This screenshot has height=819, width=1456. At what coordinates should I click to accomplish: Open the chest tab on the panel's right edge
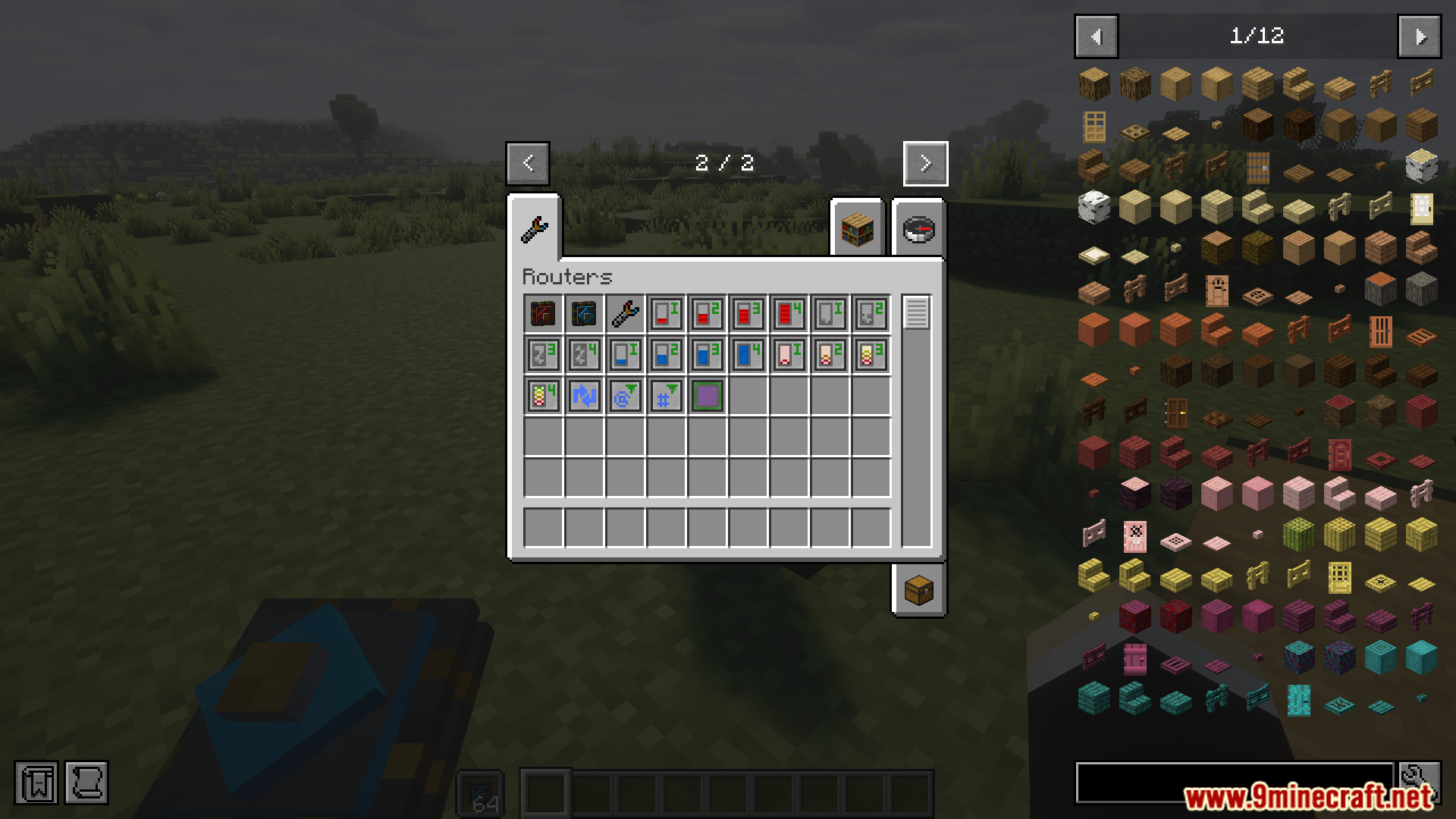tap(918, 591)
